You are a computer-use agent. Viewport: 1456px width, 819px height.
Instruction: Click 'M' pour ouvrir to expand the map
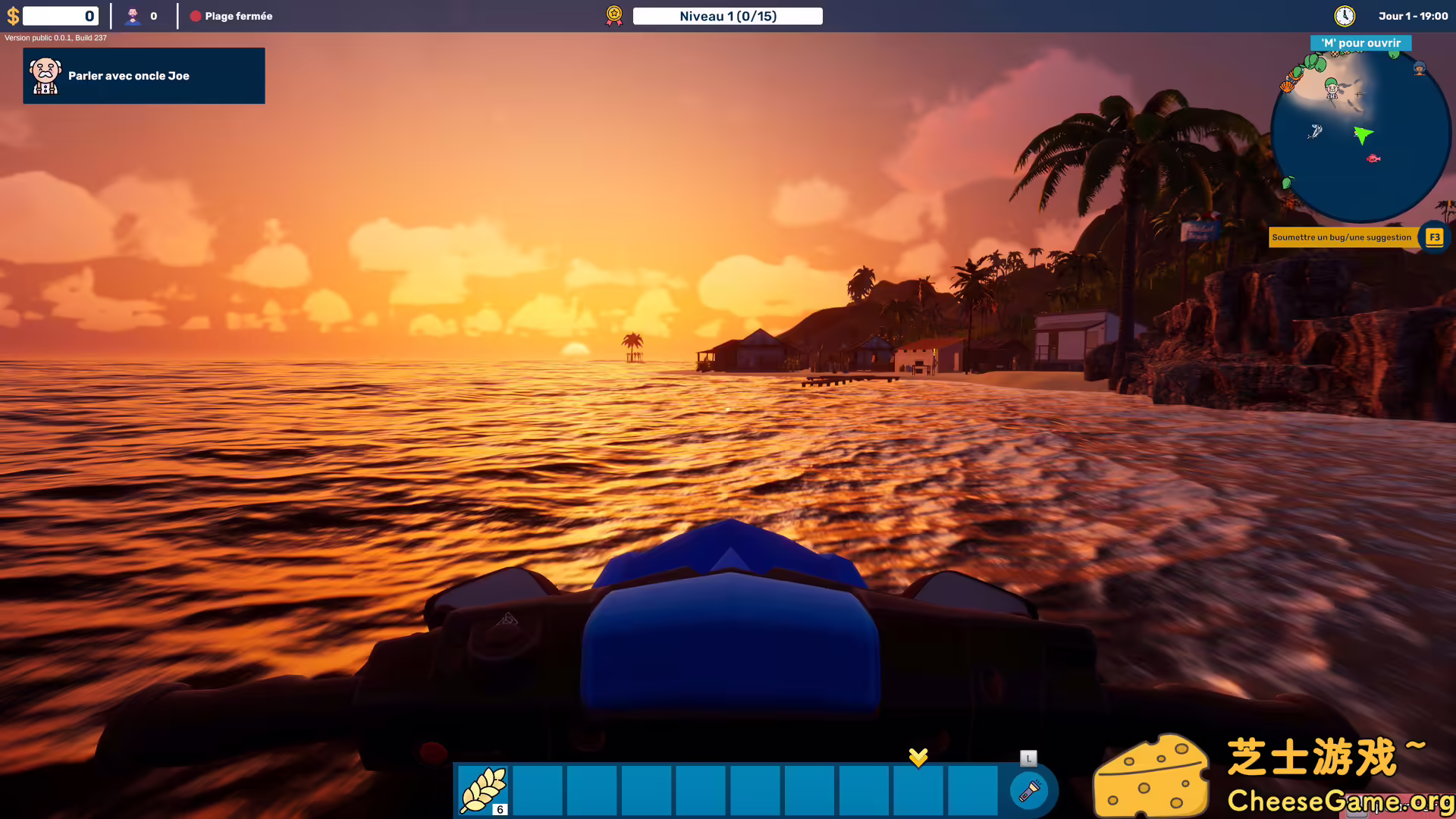(1360, 43)
